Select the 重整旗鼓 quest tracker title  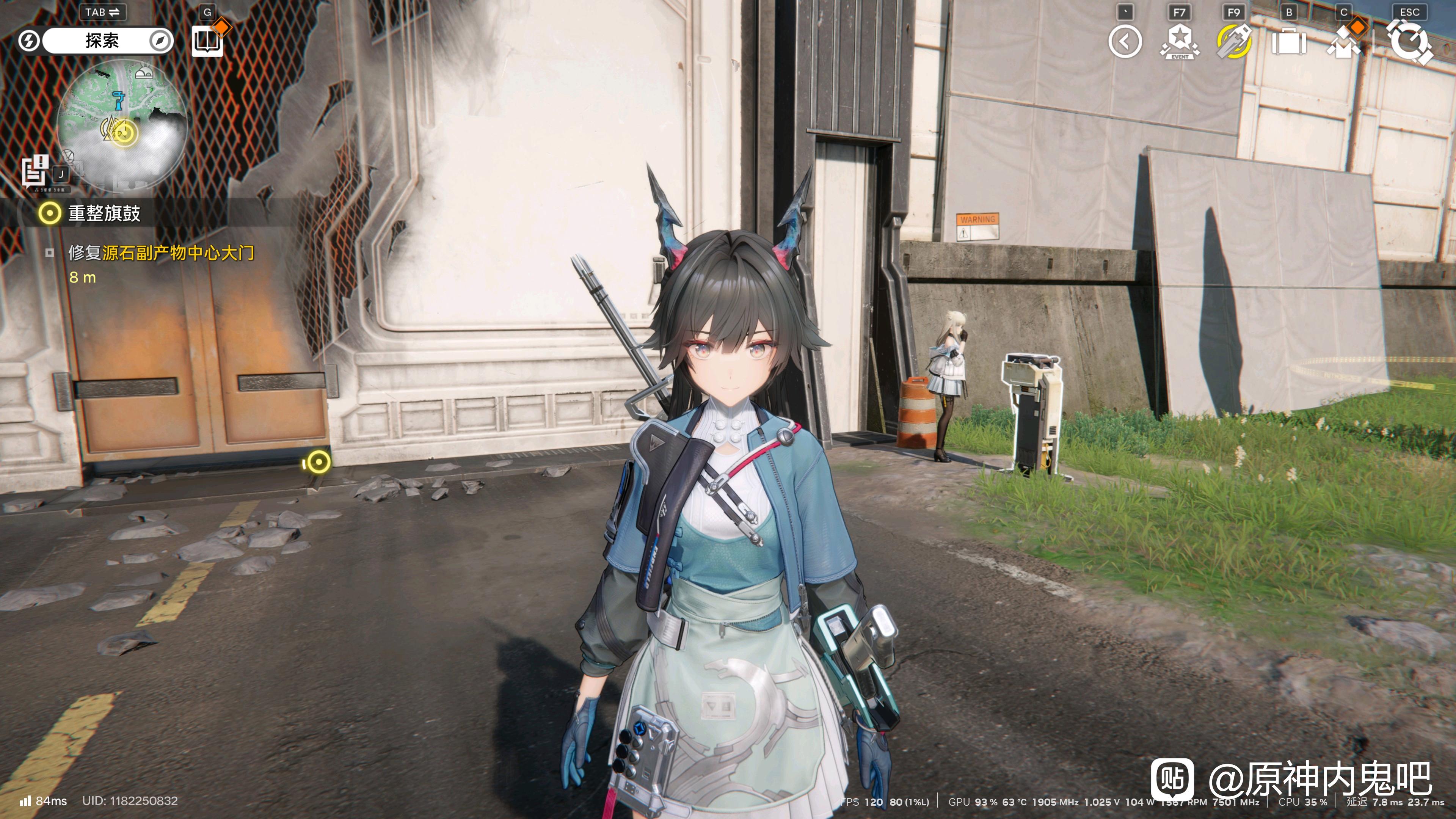[x=104, y=213]
